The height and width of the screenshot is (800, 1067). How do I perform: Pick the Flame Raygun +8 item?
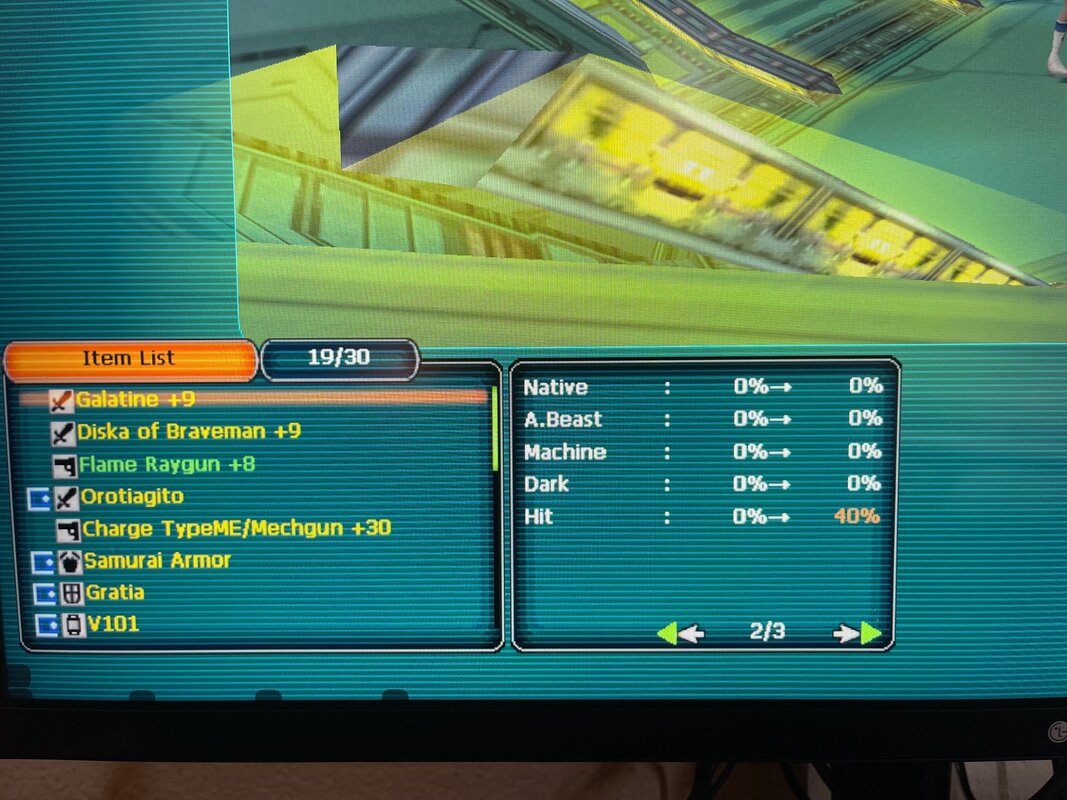[166, 464]
